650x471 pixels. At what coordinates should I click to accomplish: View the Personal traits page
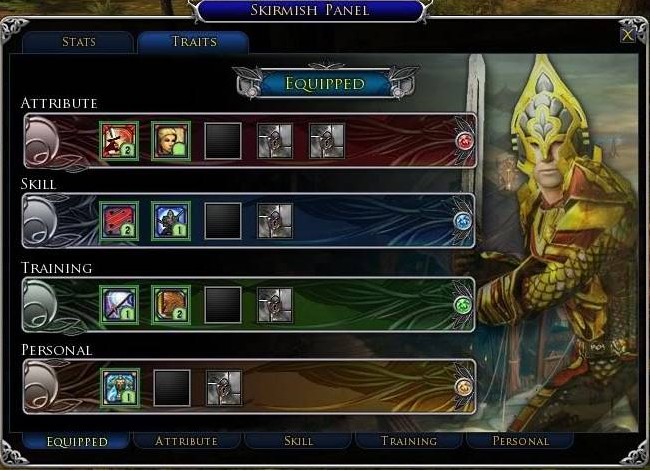(x=520, y=440)
